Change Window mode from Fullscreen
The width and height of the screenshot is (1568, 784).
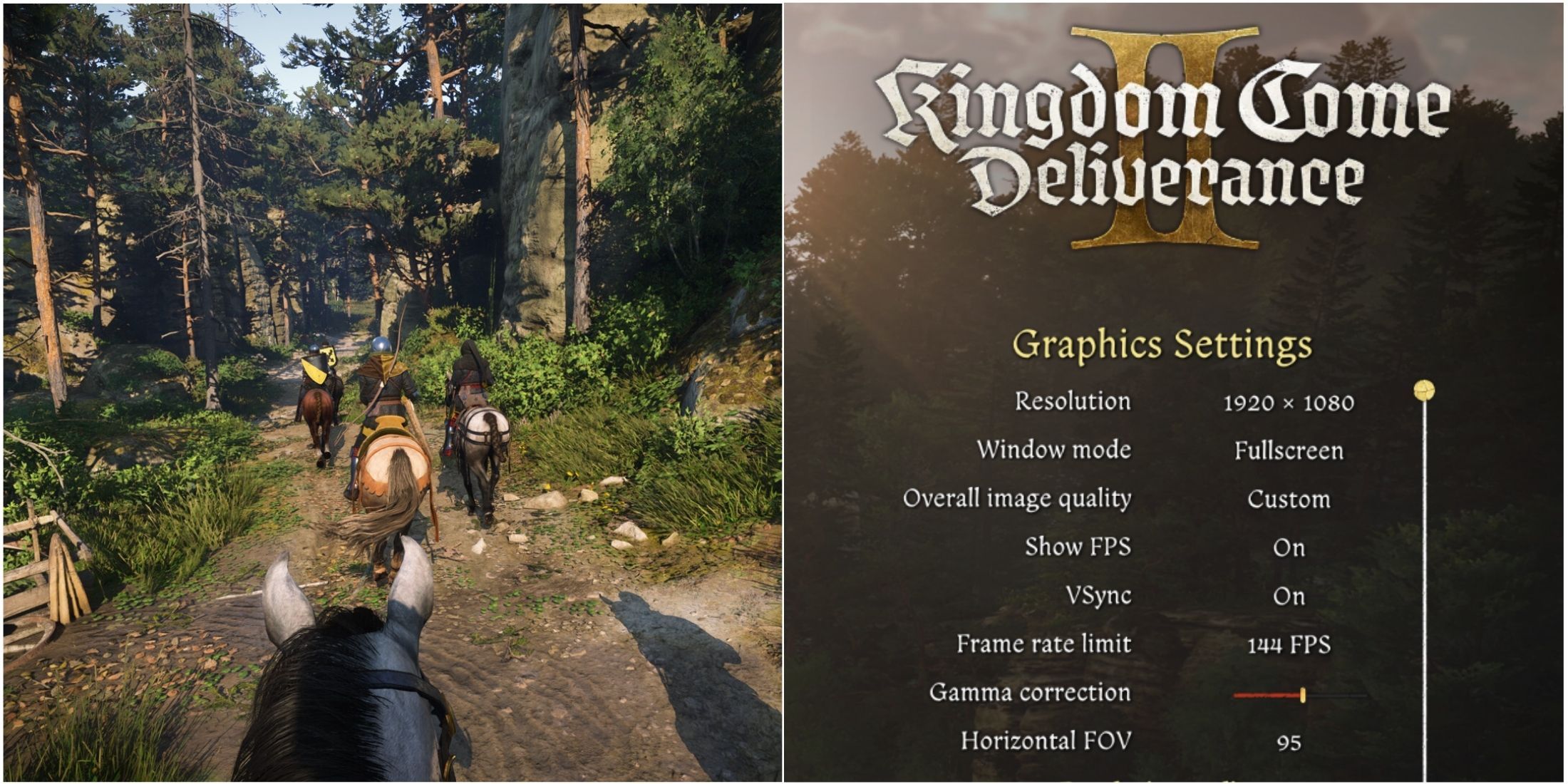[1289, 450]
